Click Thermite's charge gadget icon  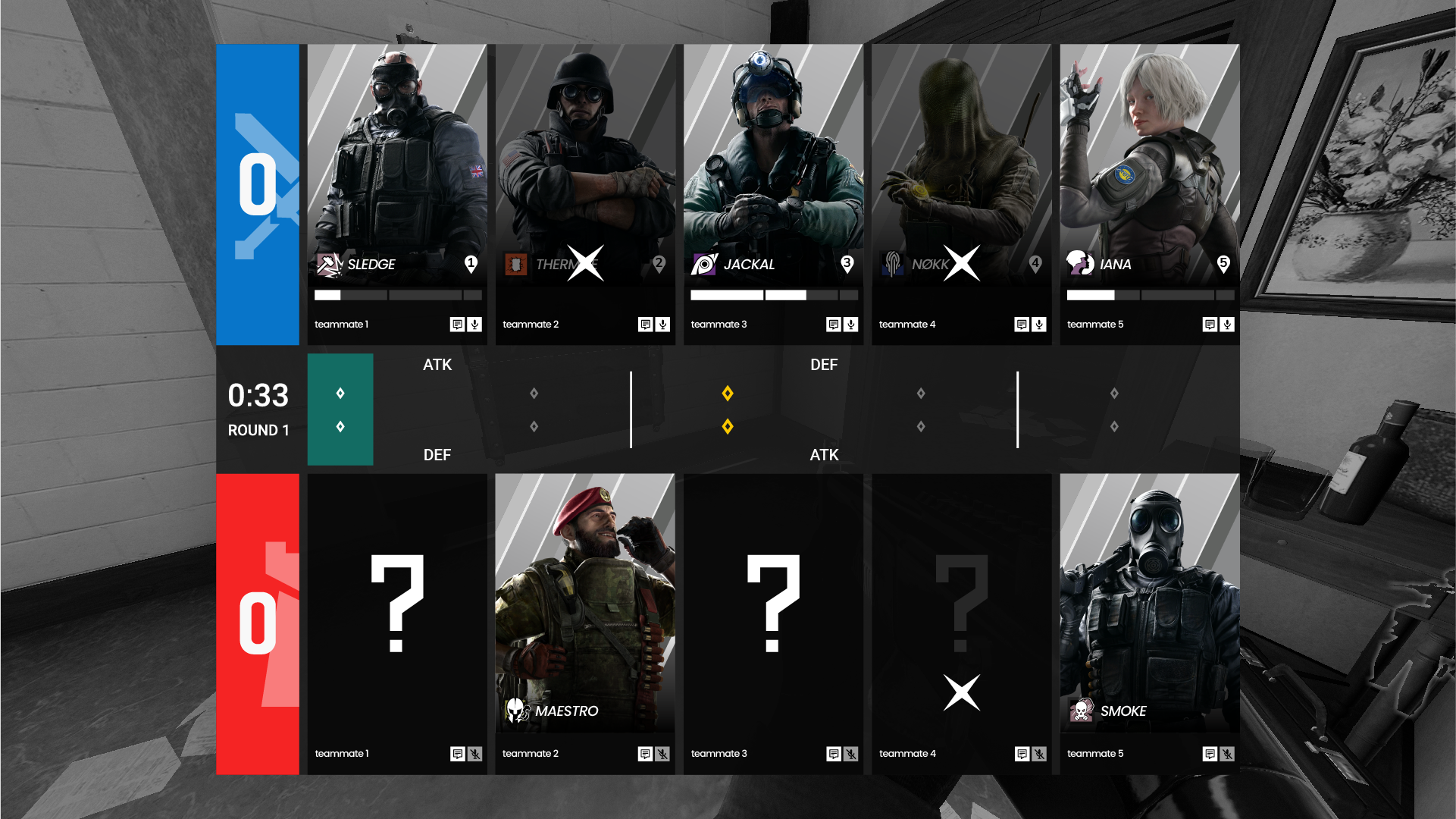(516, 263)
